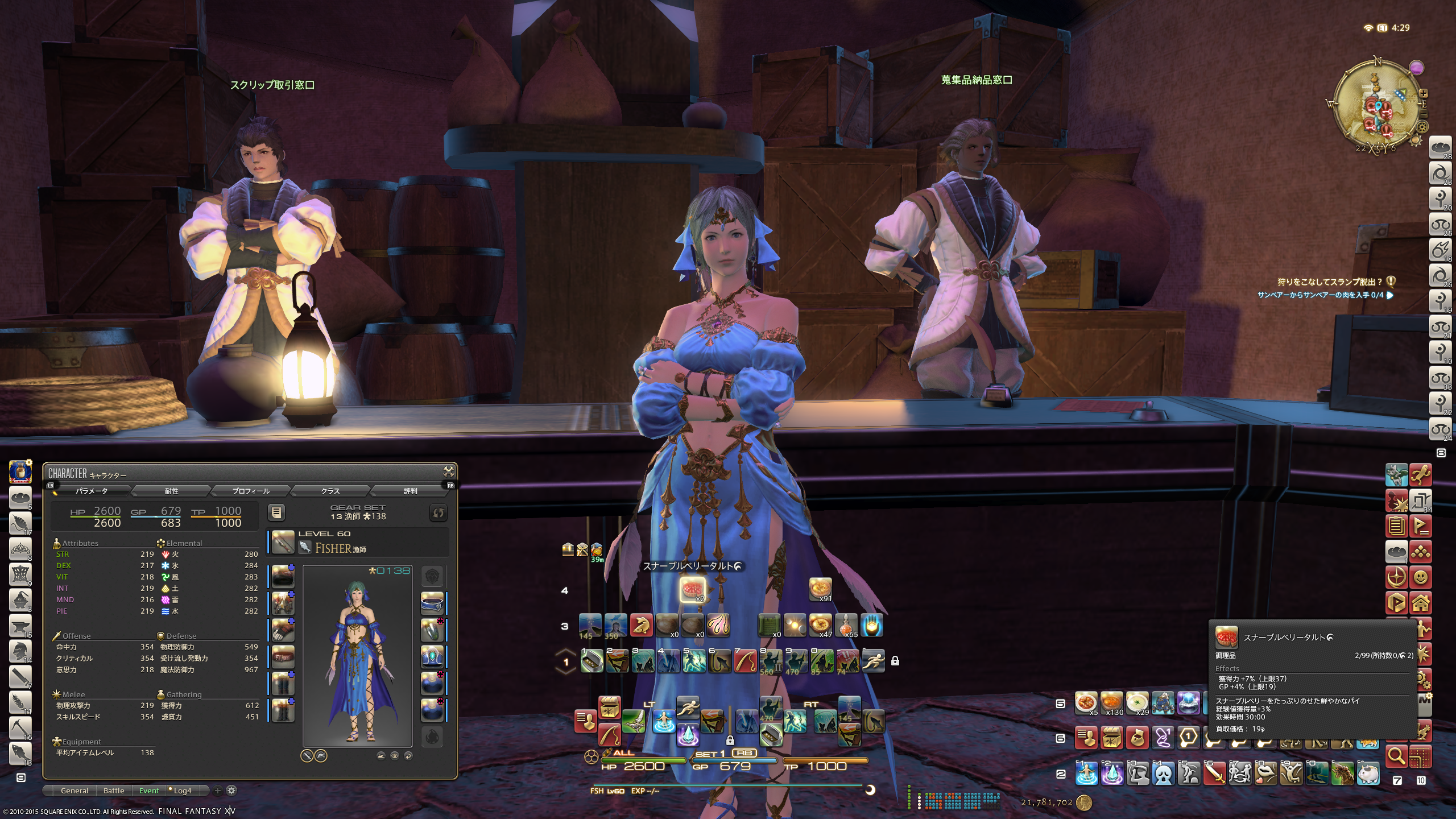Switch to the 耐性 tab
This screenshot has width=1456, height=819.
(171, 491)
